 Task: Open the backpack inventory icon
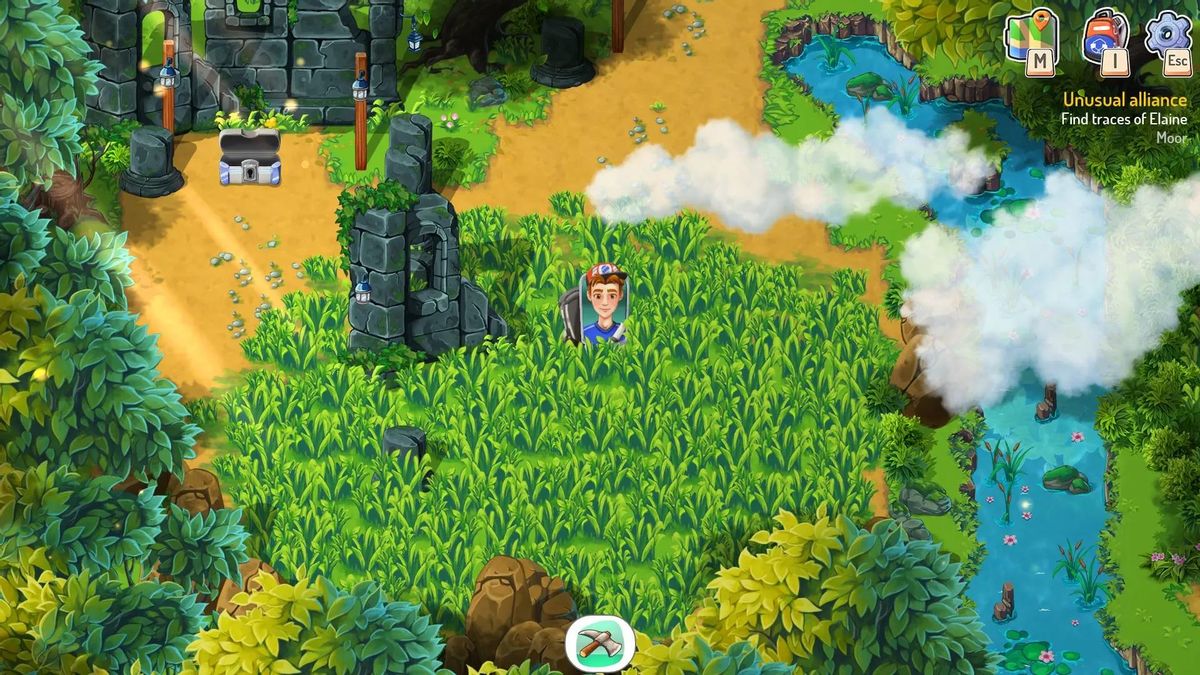click(1103, 38)
